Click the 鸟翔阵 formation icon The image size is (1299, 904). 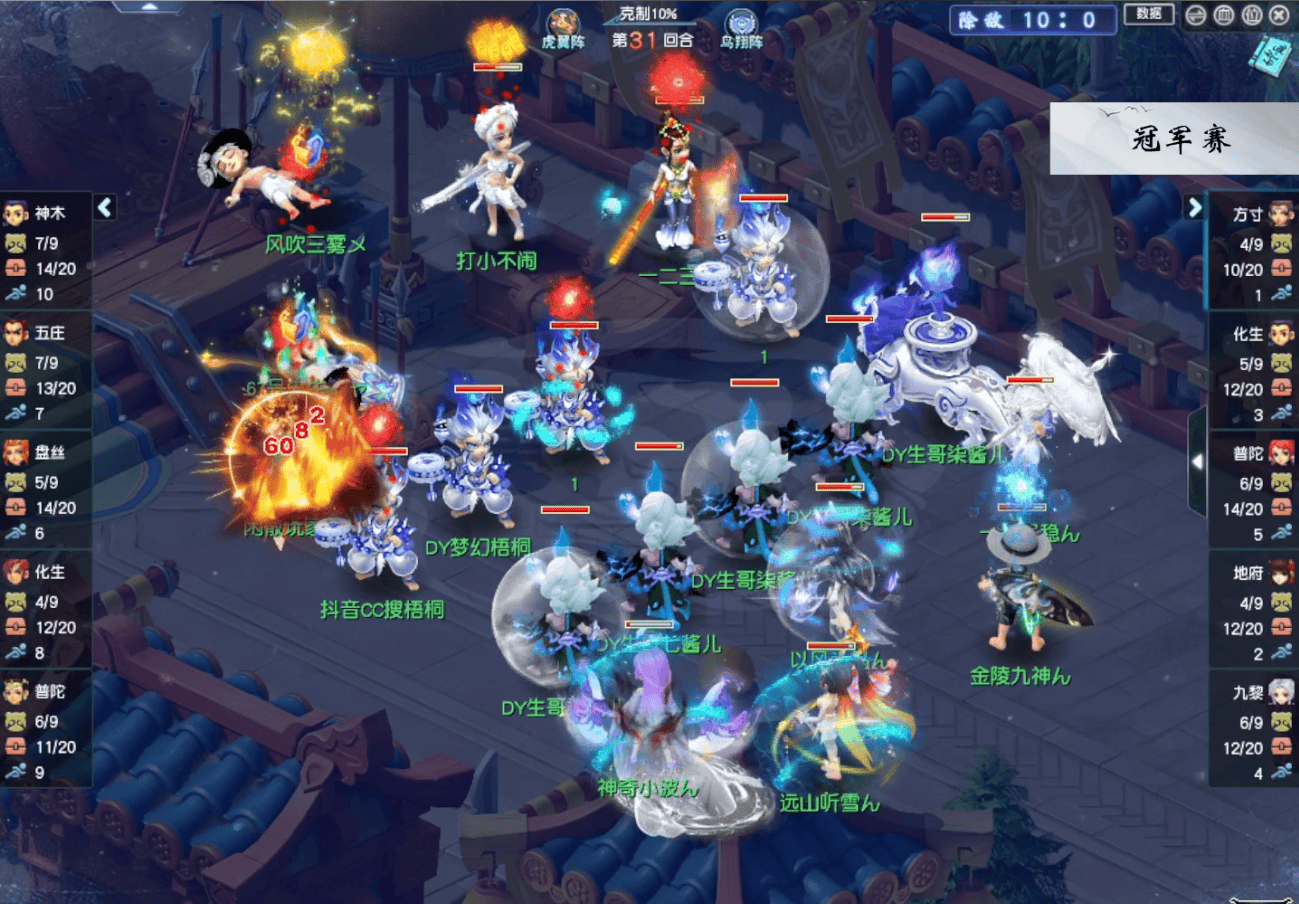click(741, 28)
